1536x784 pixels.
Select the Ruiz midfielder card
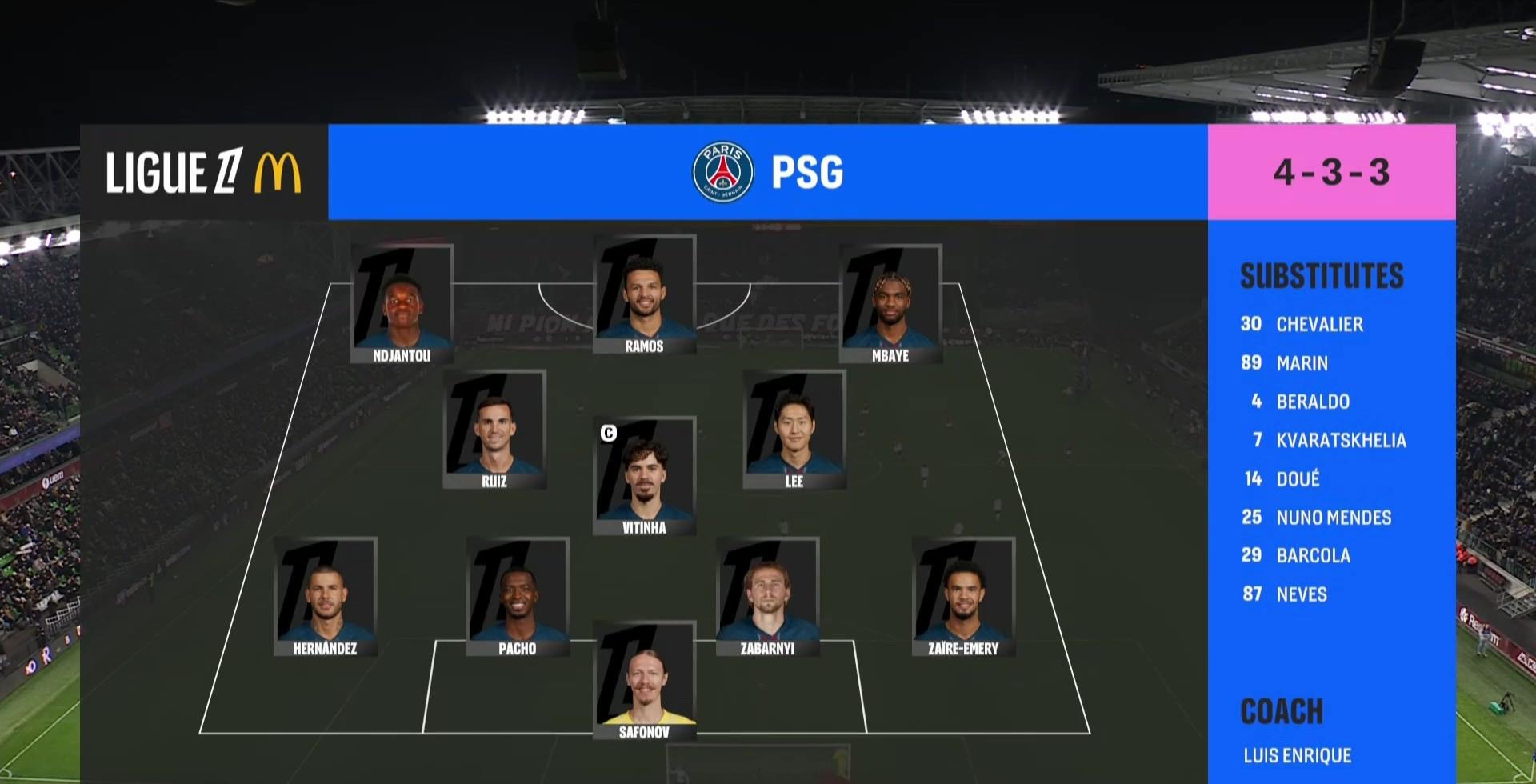click(x=494, y=430)
